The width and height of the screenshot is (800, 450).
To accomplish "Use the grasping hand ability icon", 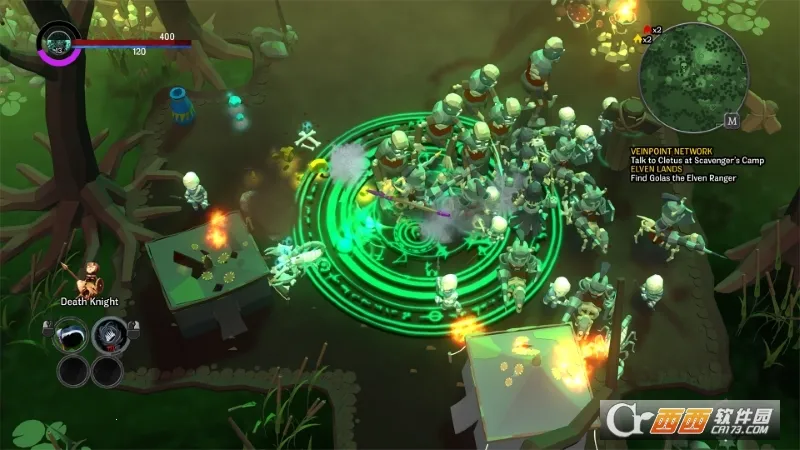I will [108, 337].
